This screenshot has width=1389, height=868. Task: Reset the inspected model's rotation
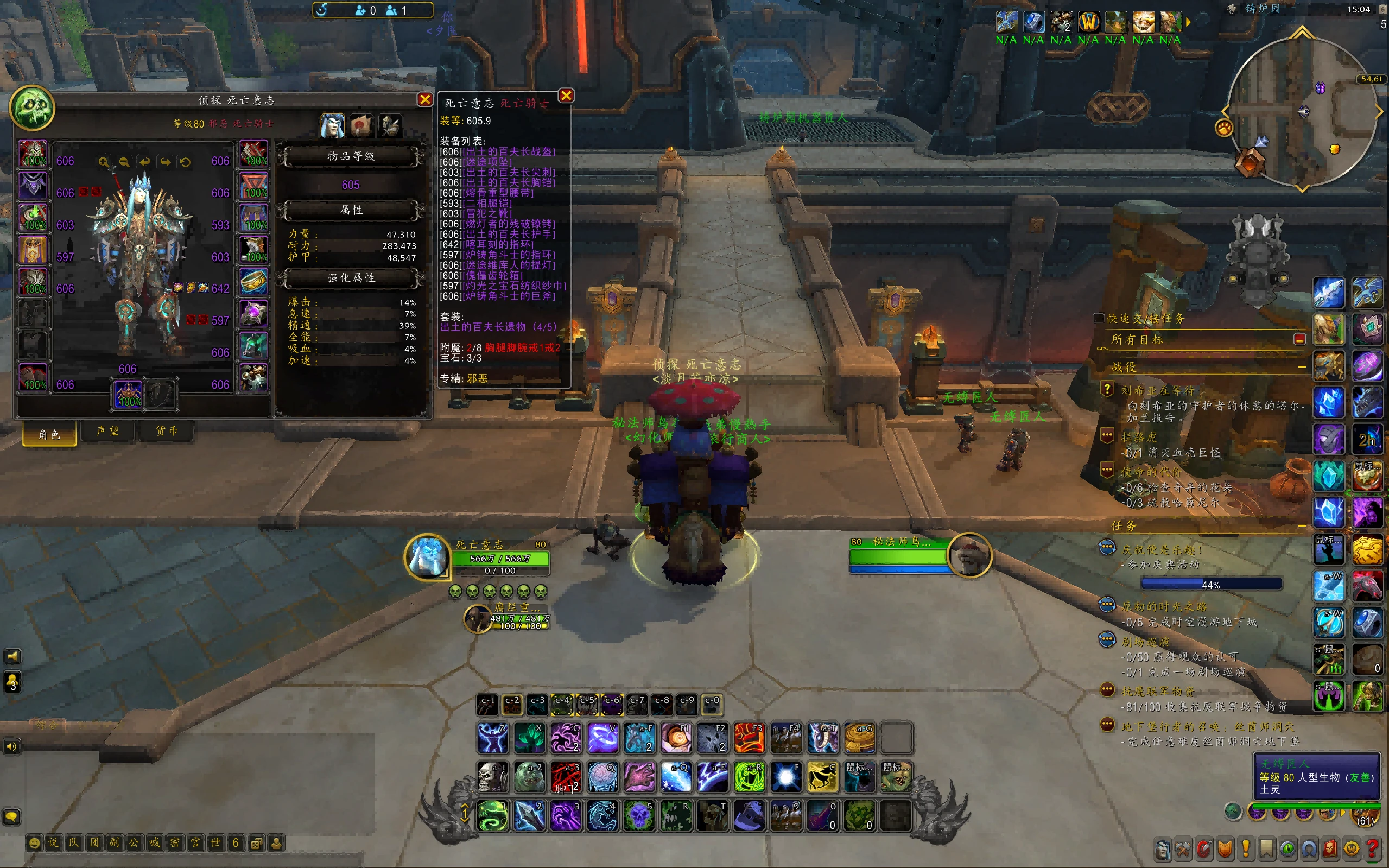coord(185,162)
